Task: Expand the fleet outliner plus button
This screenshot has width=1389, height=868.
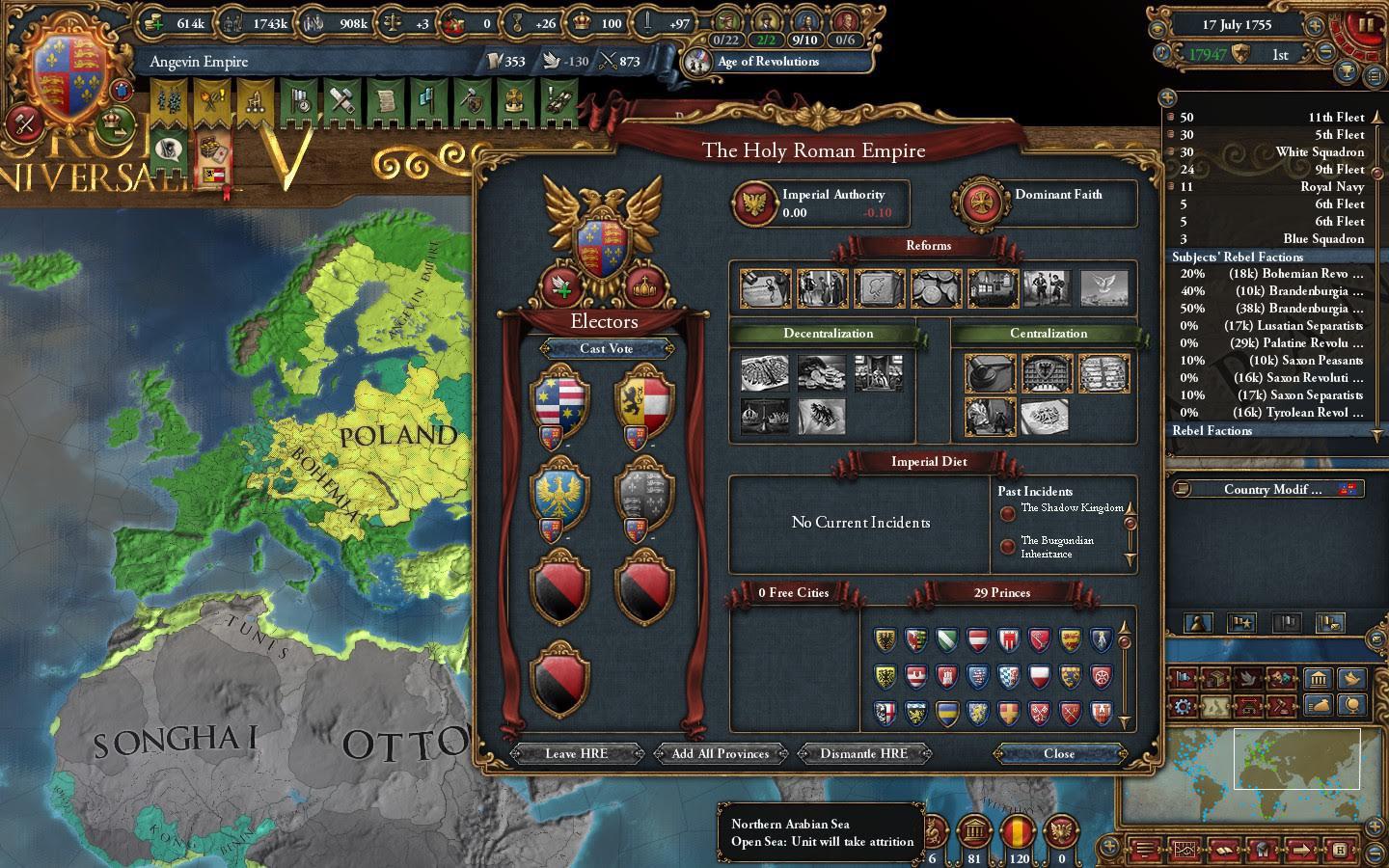Action: (x=1170, y=96)
